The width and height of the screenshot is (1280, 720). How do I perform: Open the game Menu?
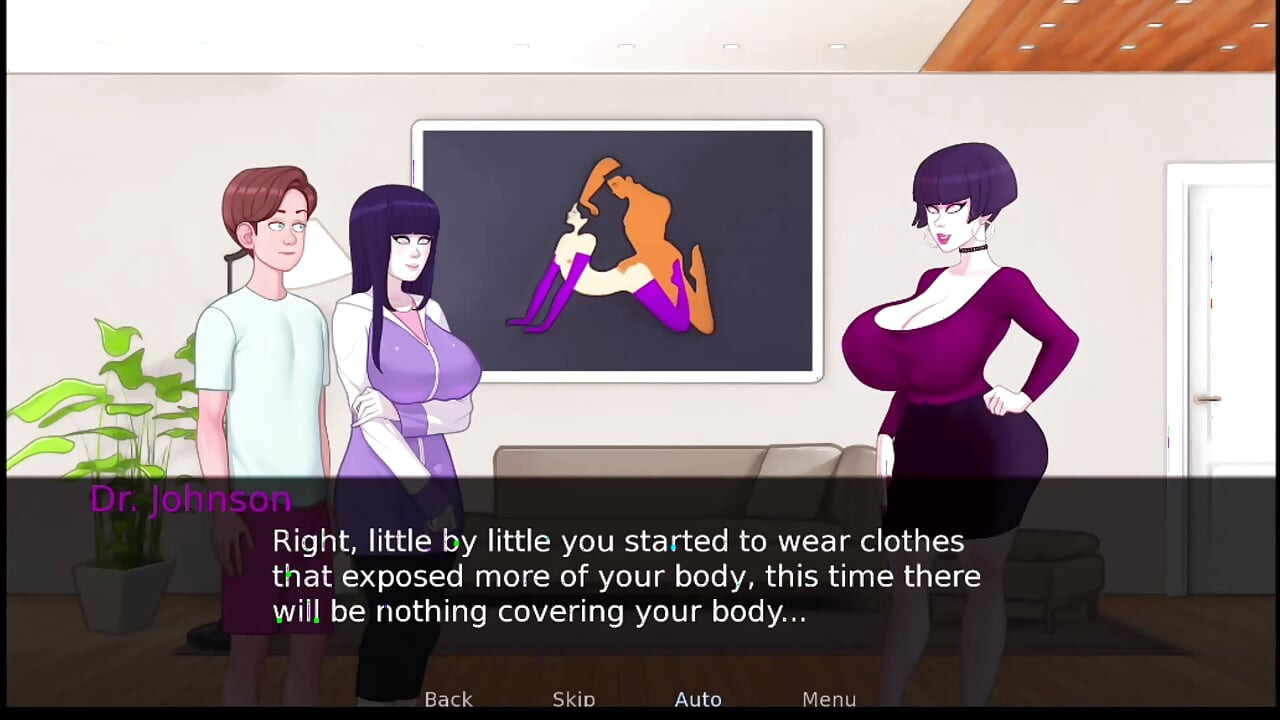pyautogui.click(x=828, y=699)
